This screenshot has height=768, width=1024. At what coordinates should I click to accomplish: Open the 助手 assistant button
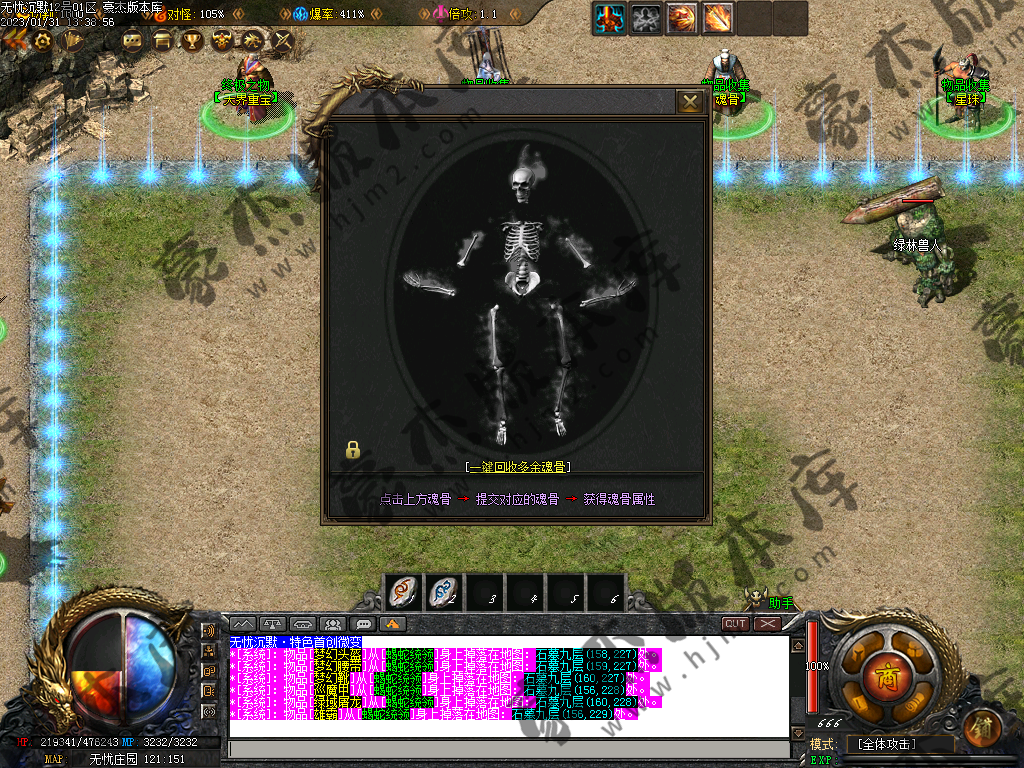click(780, 603)
